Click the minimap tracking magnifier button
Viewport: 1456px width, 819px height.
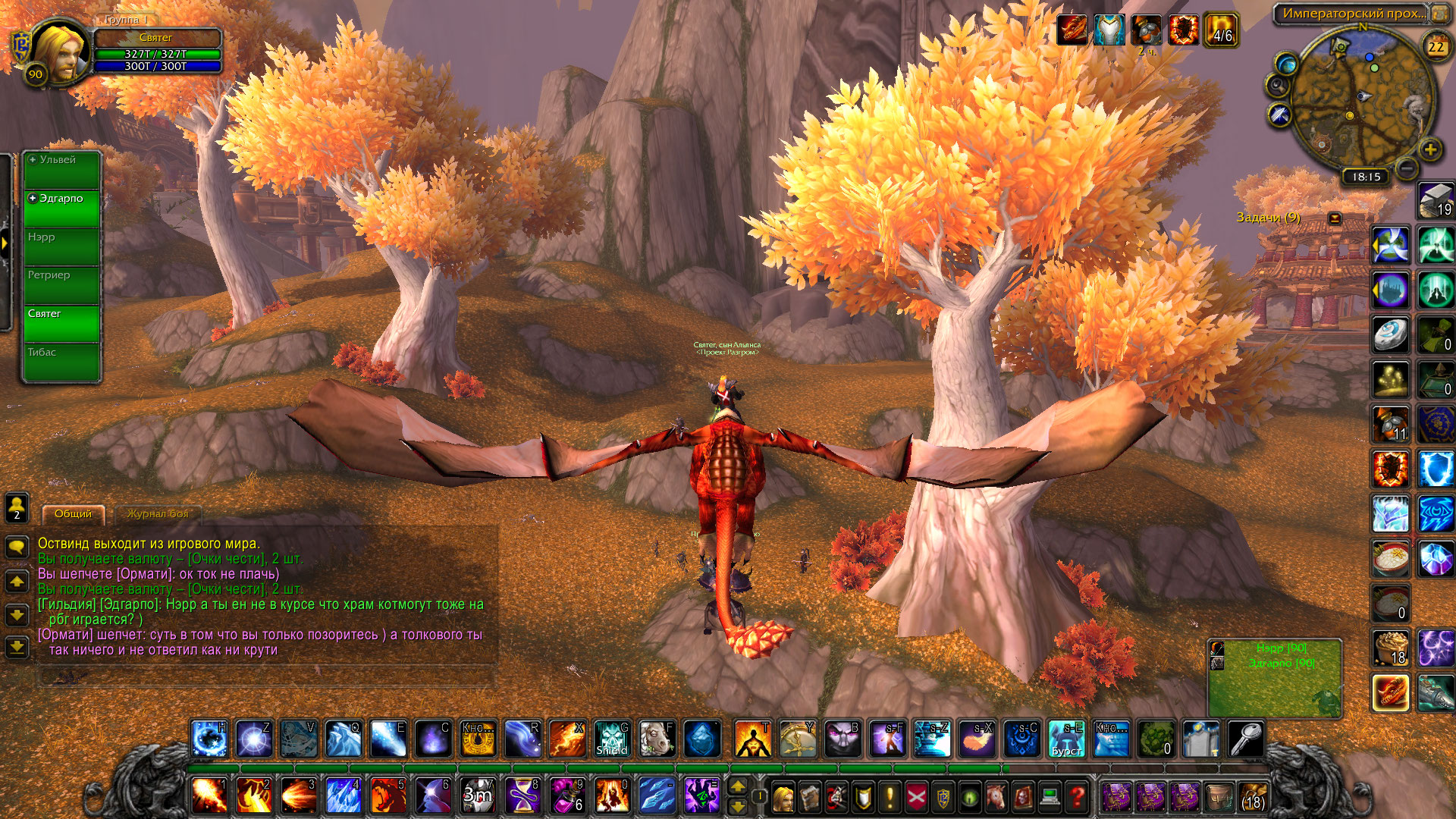[1277, 86]
